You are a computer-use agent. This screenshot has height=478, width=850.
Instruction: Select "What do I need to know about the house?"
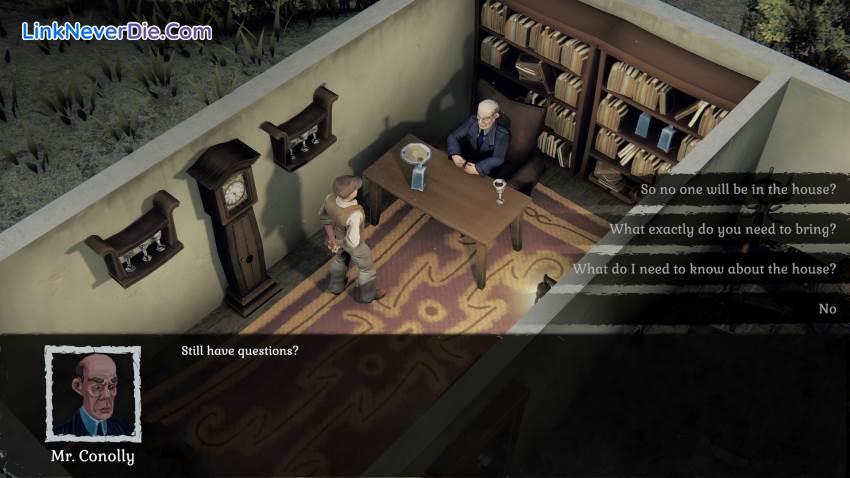(704, 269)
